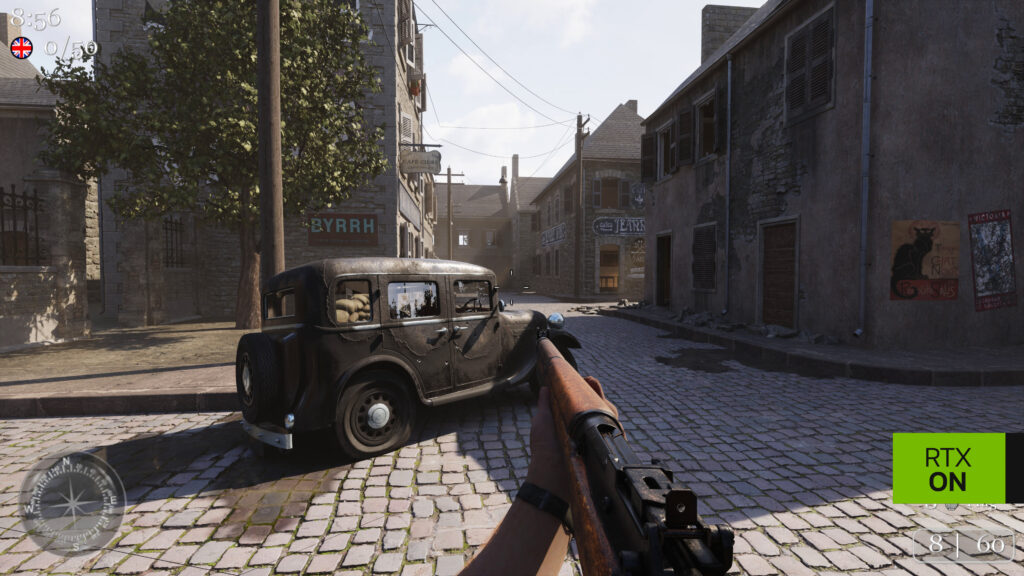Select the British flag team icon

[21, 47]
